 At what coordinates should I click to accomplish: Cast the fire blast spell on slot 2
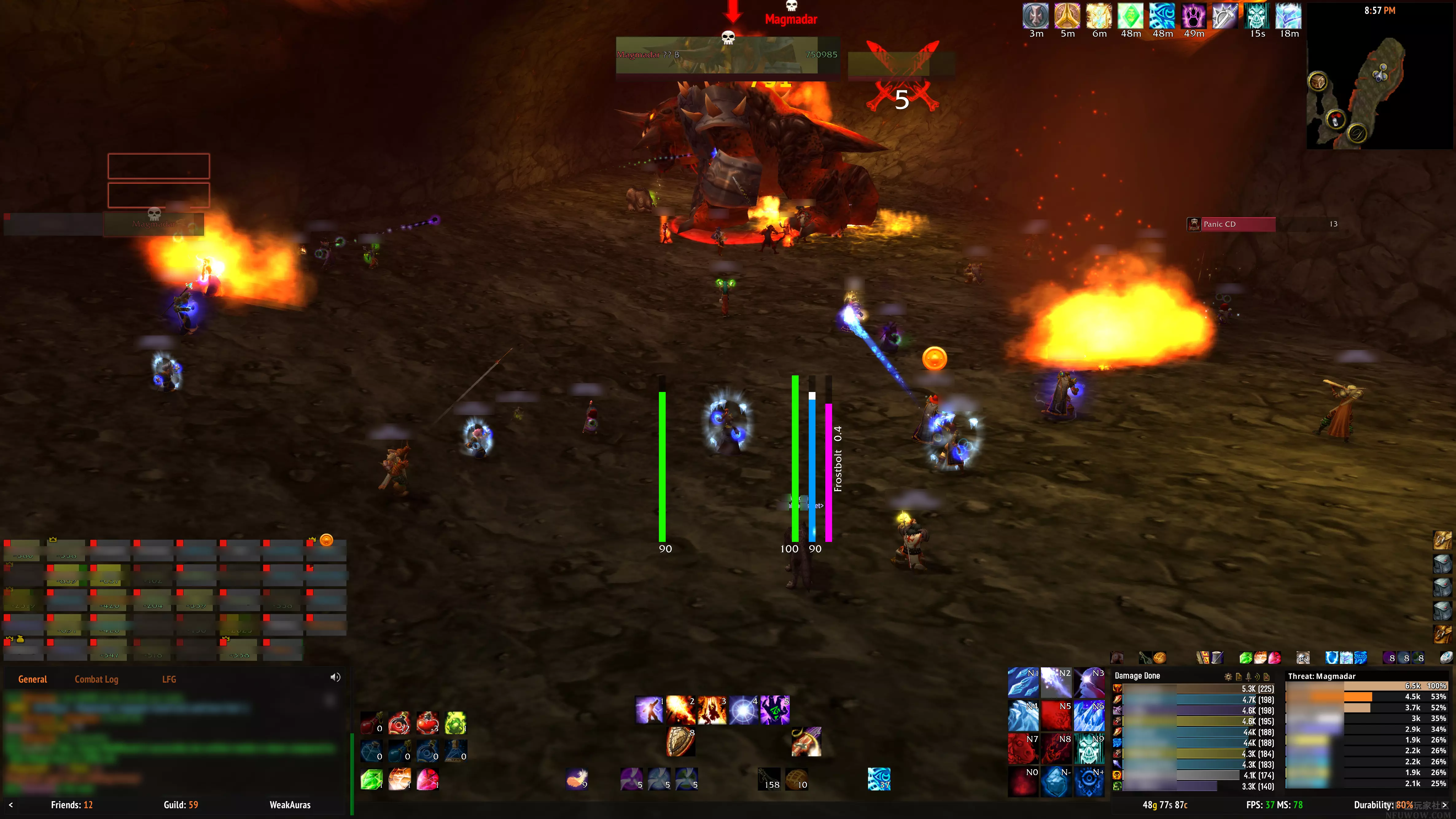pos(680,710)
